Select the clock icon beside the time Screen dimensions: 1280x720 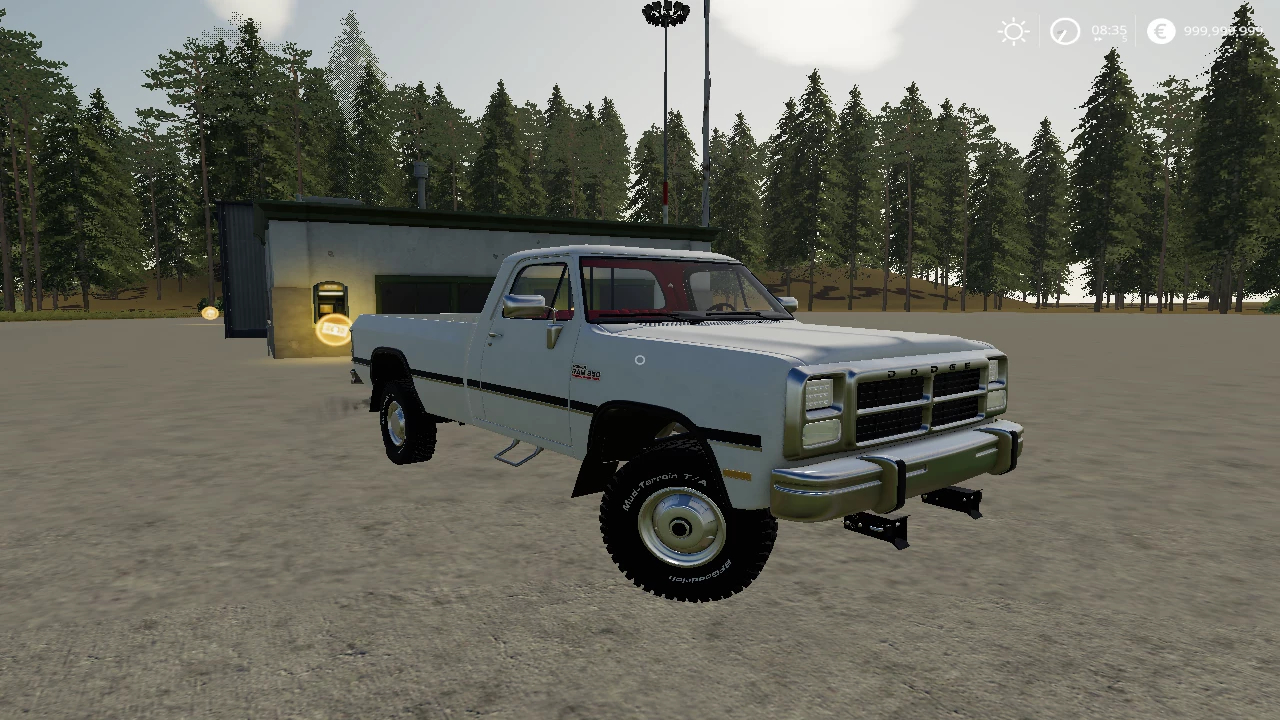[x=1065, y=31]
